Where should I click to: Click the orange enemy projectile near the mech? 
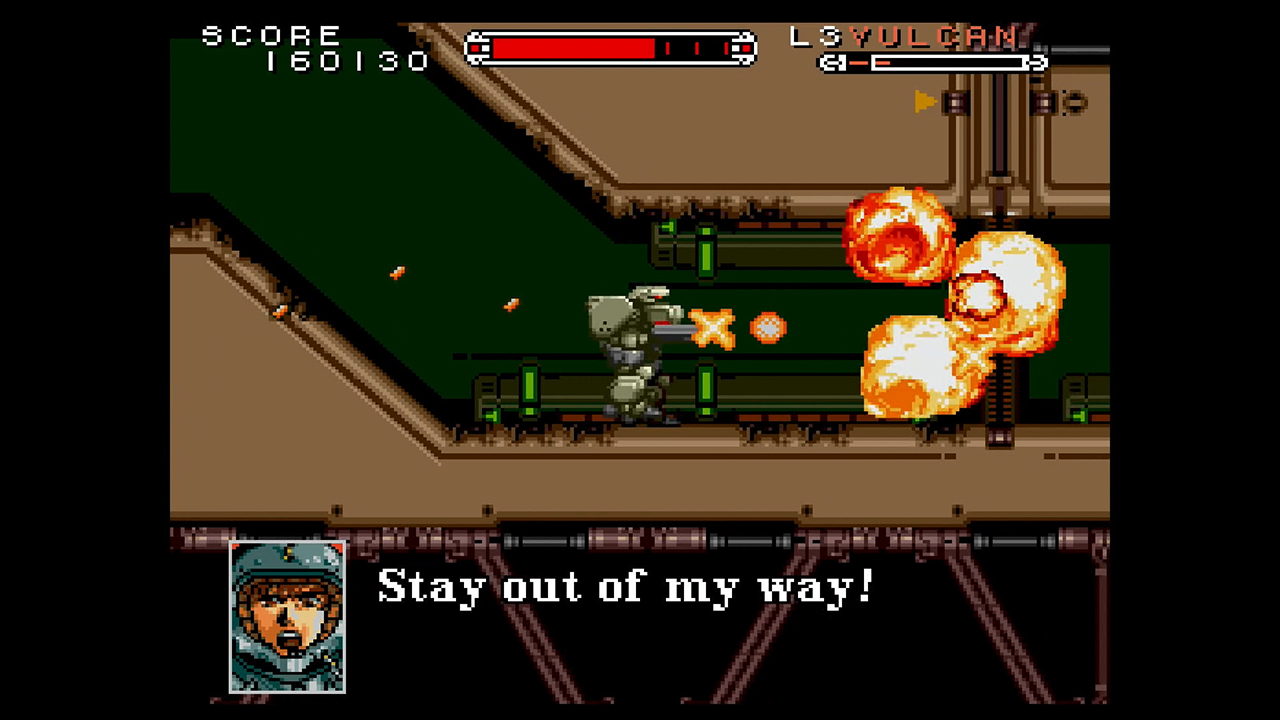(x=766, y=329)
